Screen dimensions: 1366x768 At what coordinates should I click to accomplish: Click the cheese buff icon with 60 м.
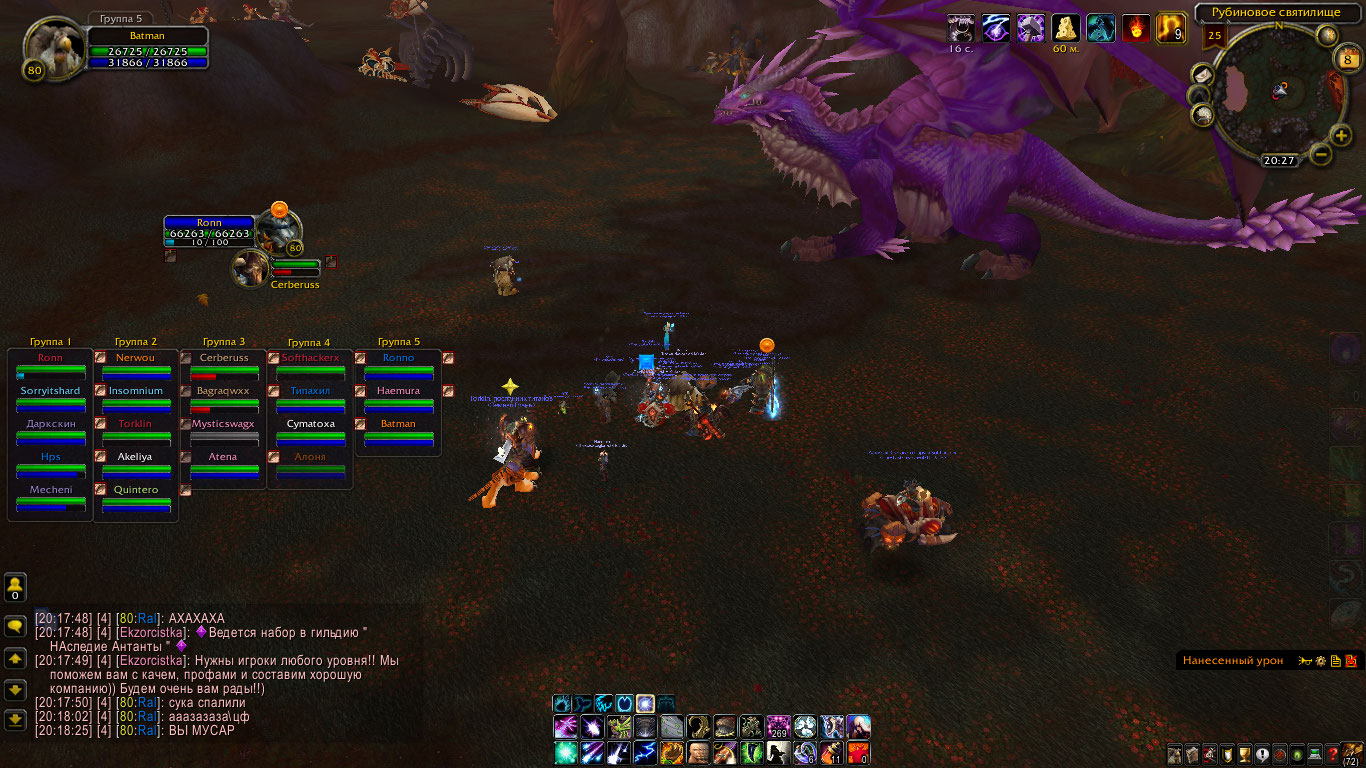[x=1065, y=28]
